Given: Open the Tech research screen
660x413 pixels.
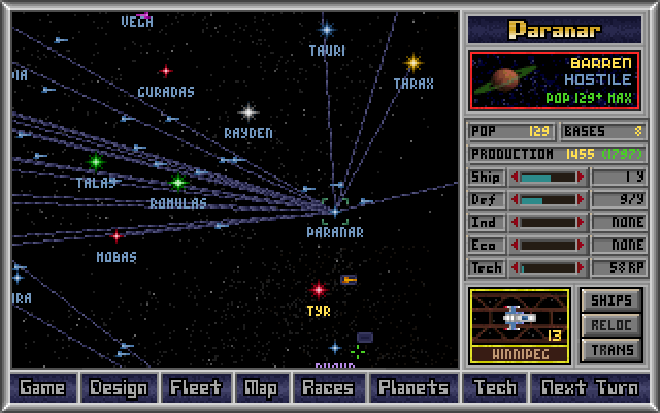Looking at the screenshot, I should 495,388.
